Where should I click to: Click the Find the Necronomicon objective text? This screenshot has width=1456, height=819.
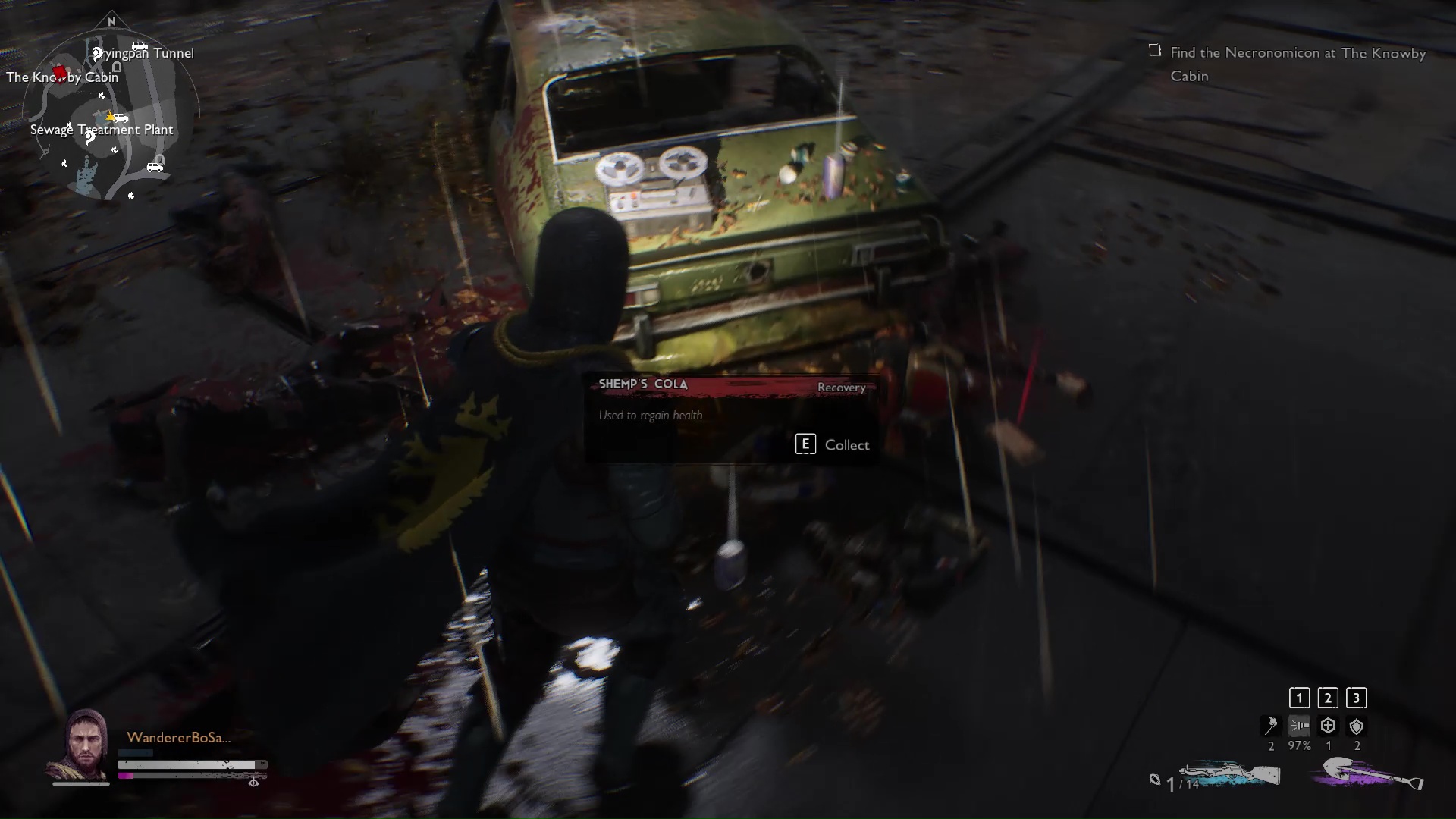point(1298,53)
